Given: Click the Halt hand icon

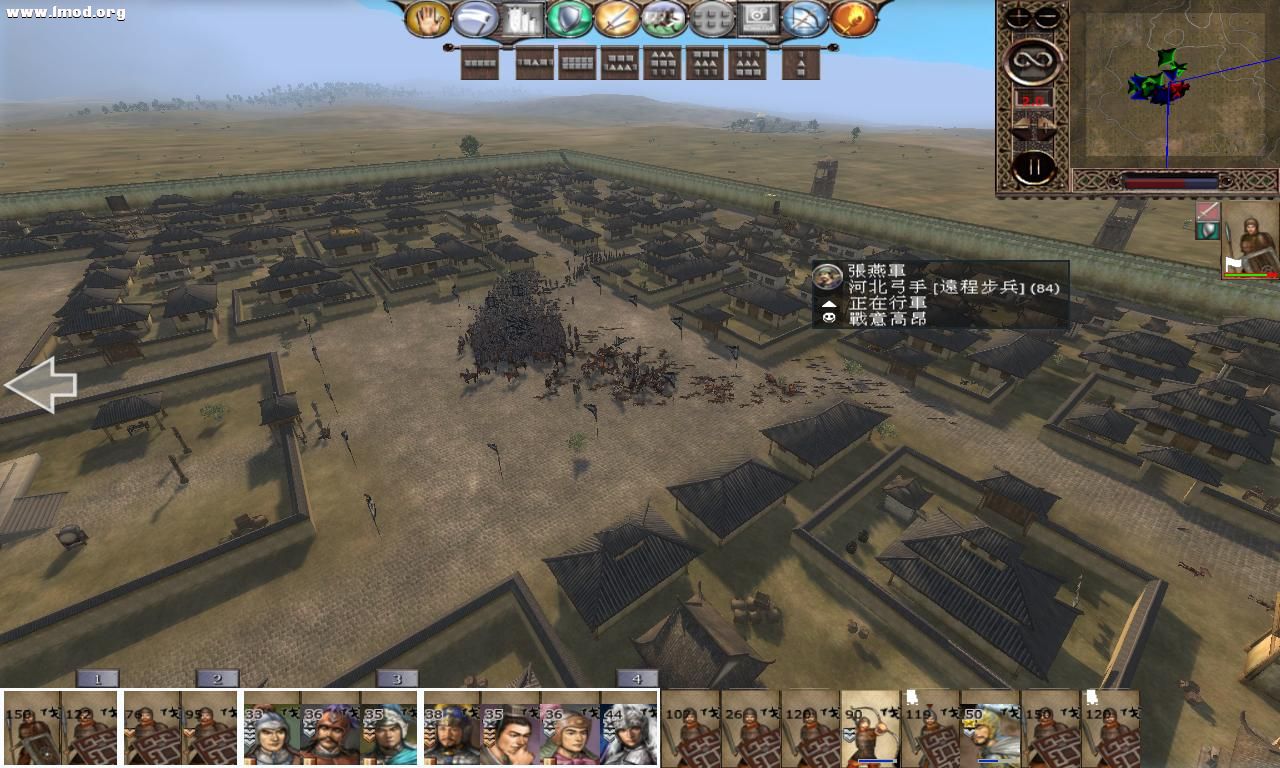Looking at the screenshot, I should (x=430, y=17).
